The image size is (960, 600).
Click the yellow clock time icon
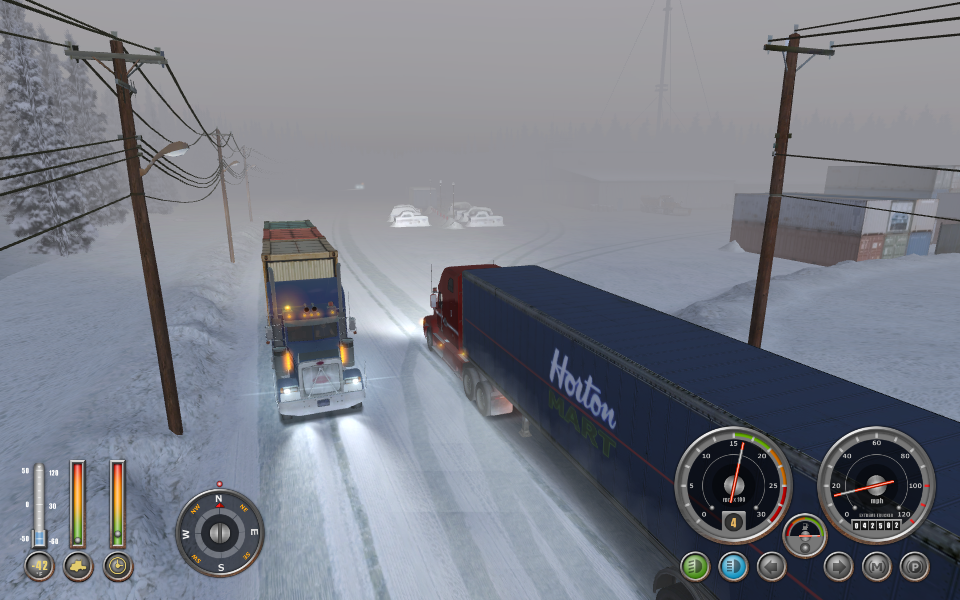(117, 567)
